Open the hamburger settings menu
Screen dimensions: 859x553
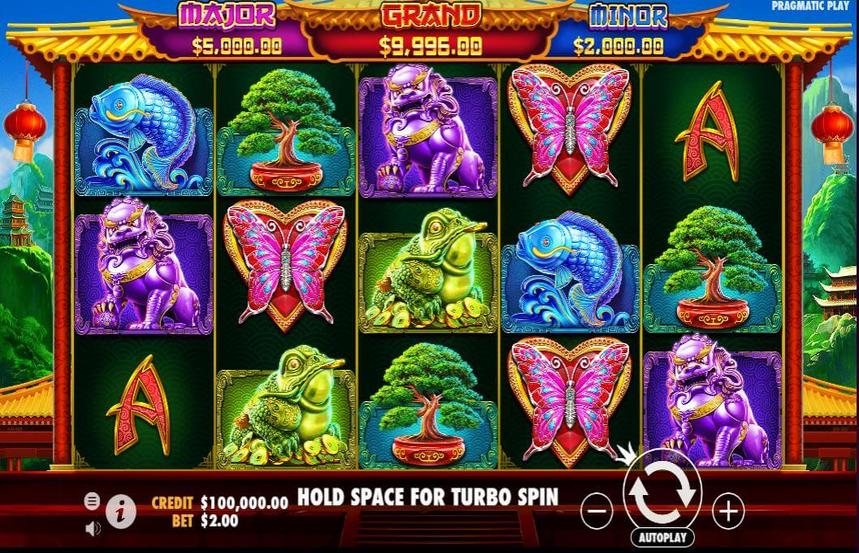point(93,500)
